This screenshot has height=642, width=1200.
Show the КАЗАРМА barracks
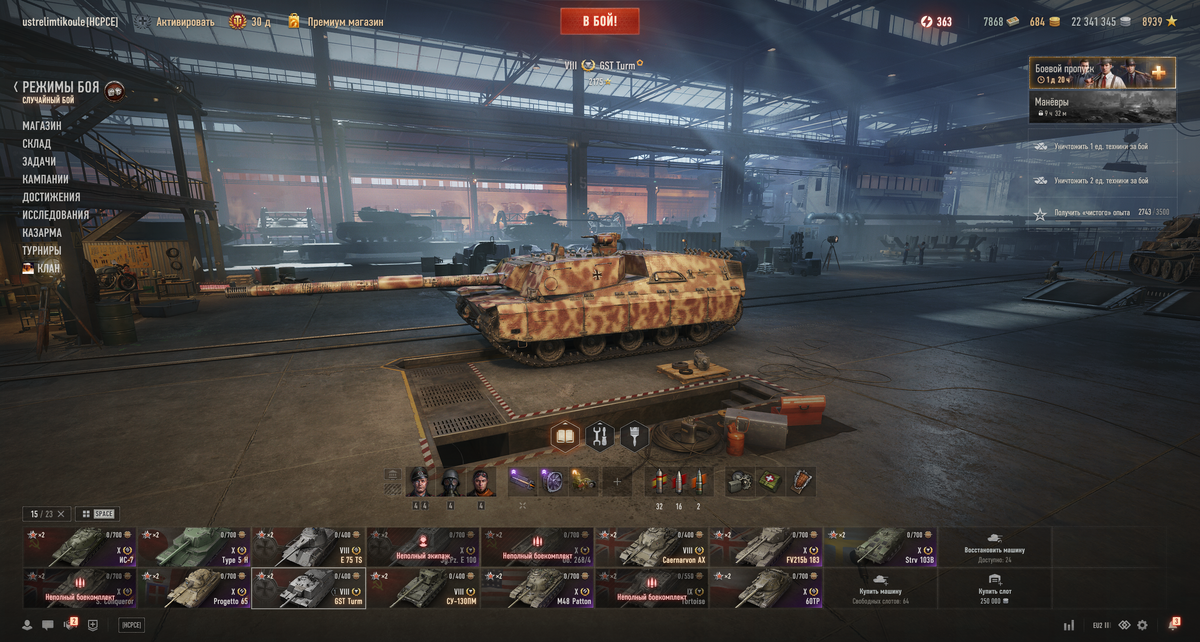tap(42, 233)
